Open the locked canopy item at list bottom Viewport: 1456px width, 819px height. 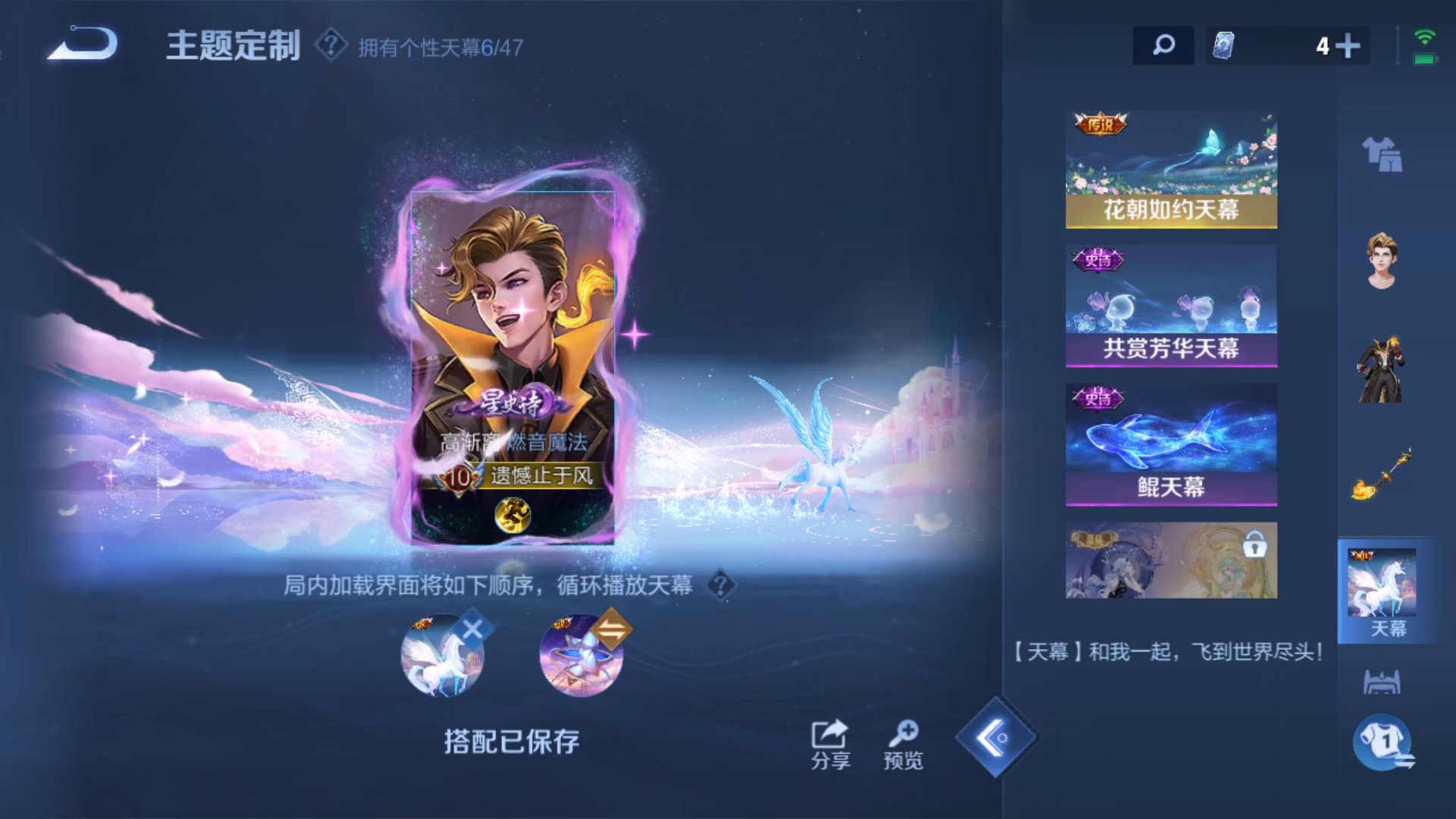tap(1170, 560)
